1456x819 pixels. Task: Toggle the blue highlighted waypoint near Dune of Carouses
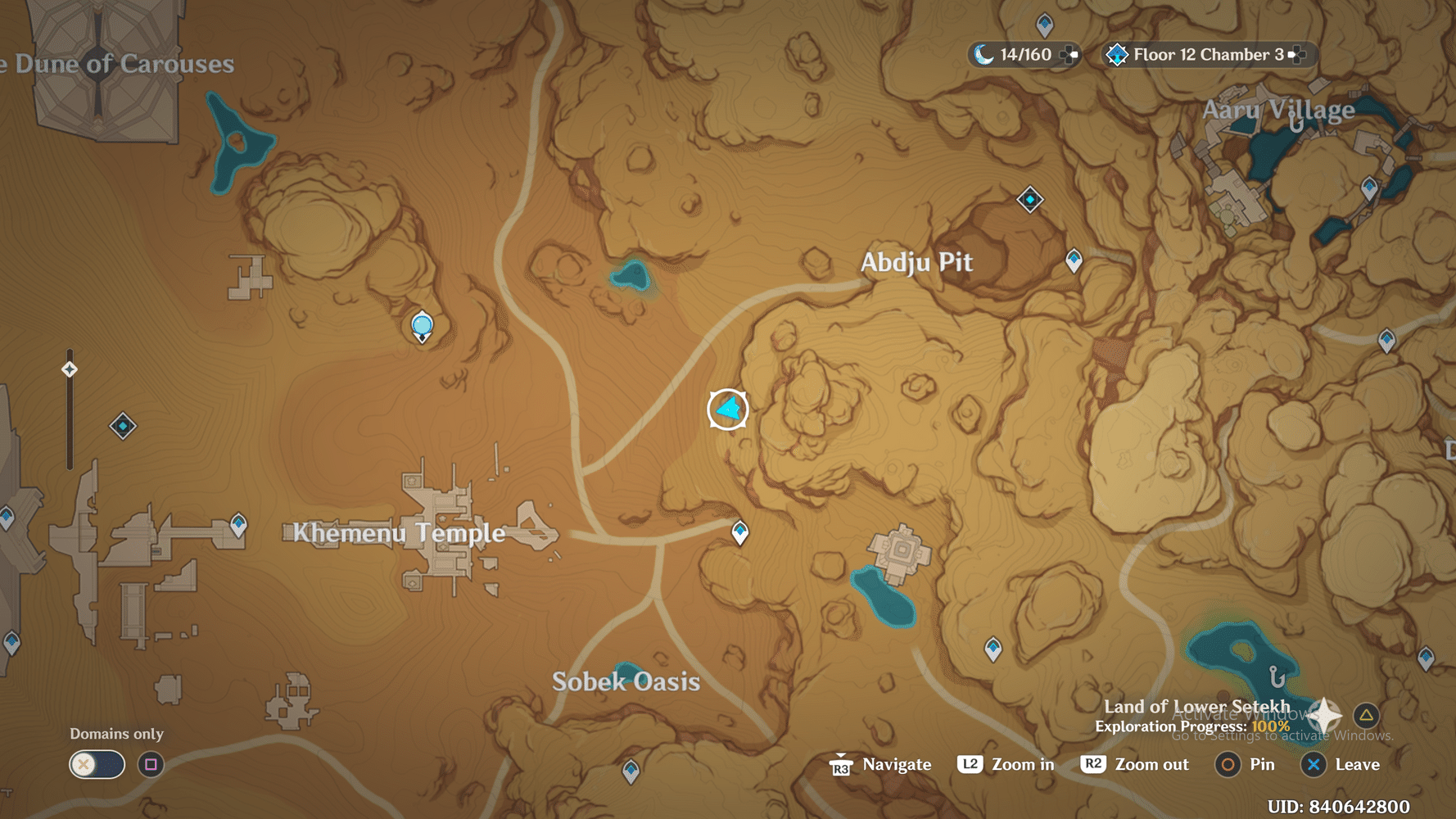422,325
